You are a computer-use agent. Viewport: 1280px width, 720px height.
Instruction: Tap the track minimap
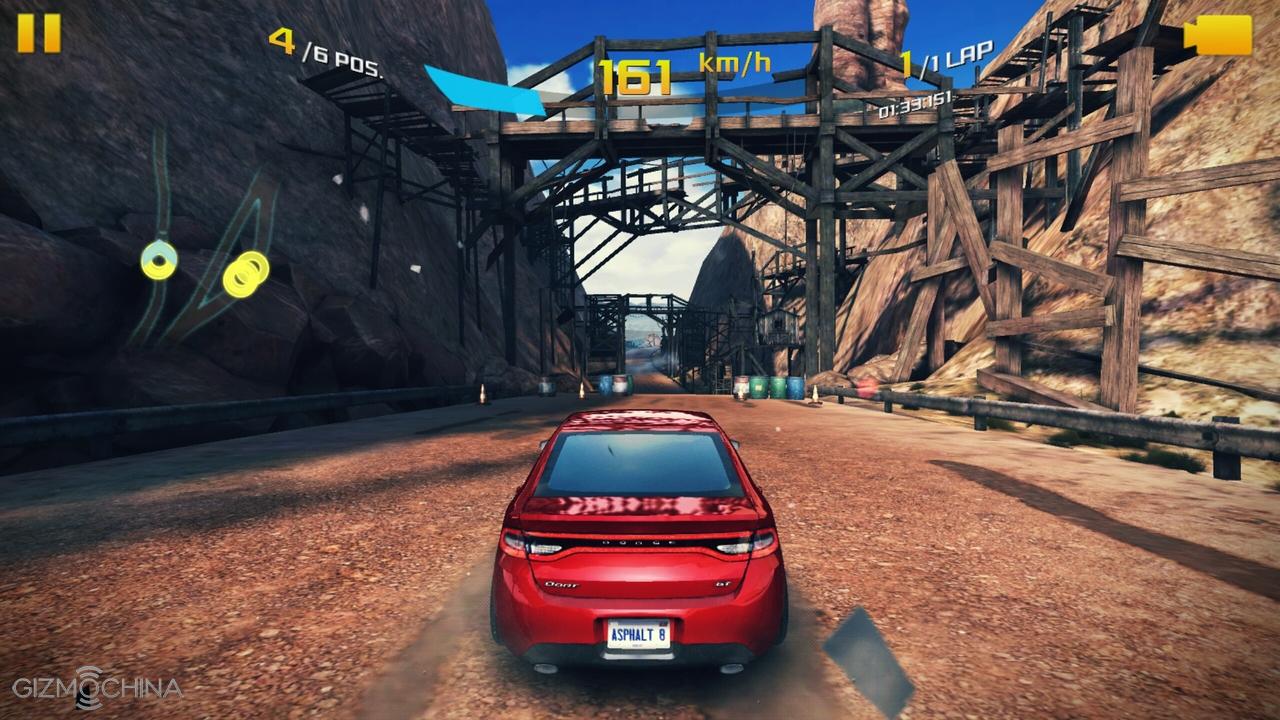pyautogui.click(x=205, y=250)
